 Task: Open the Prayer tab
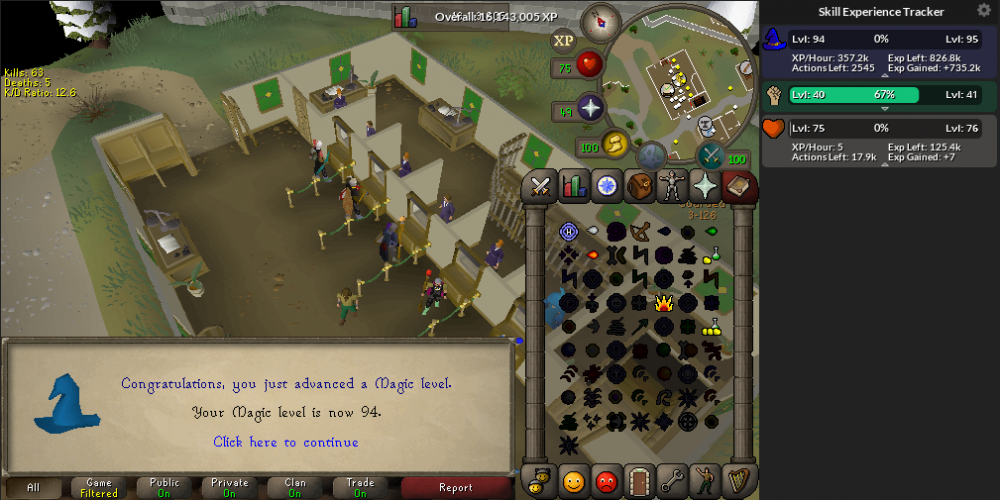[x=707, y=186]
